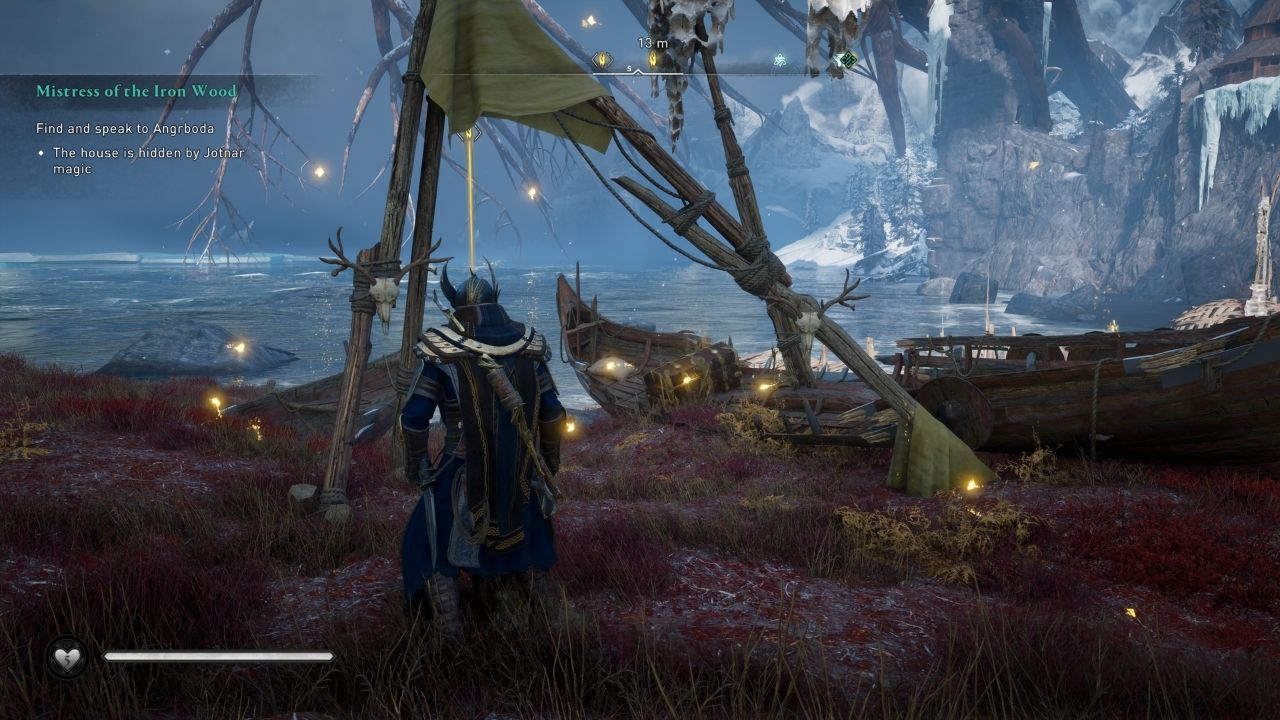Select the white mystery marker on the compass
Screen dimensions: 1280x720
[779, 60]
